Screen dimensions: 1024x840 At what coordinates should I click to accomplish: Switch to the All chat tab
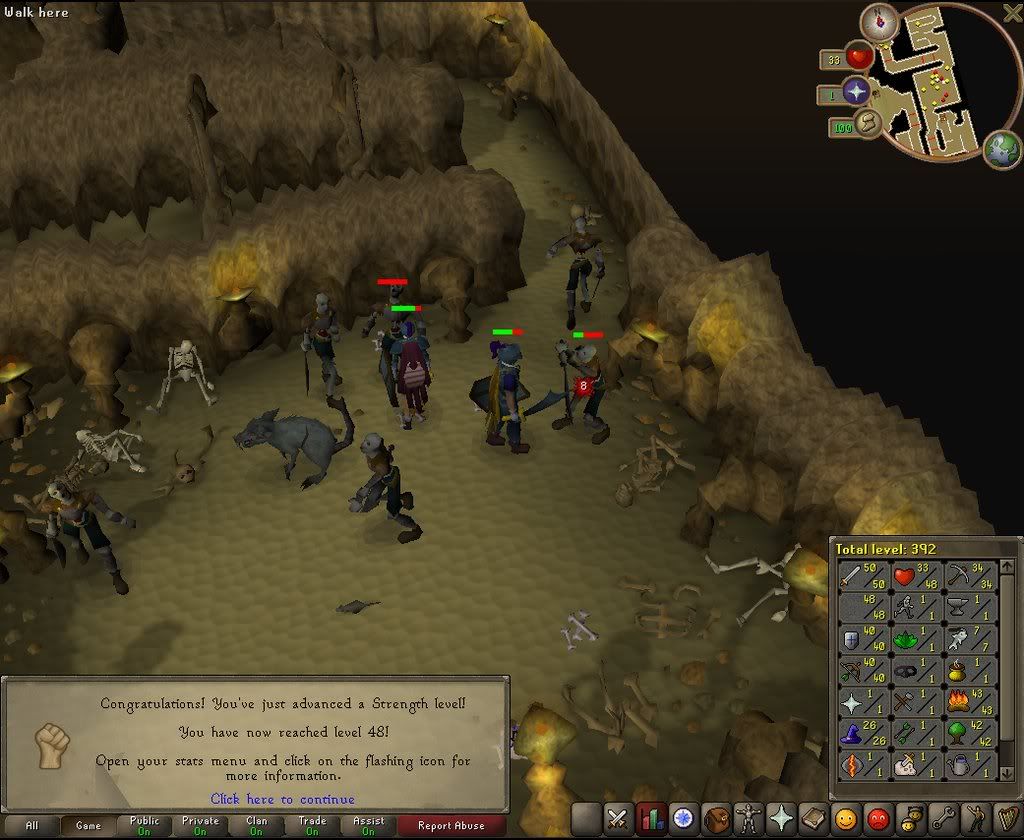32,826
